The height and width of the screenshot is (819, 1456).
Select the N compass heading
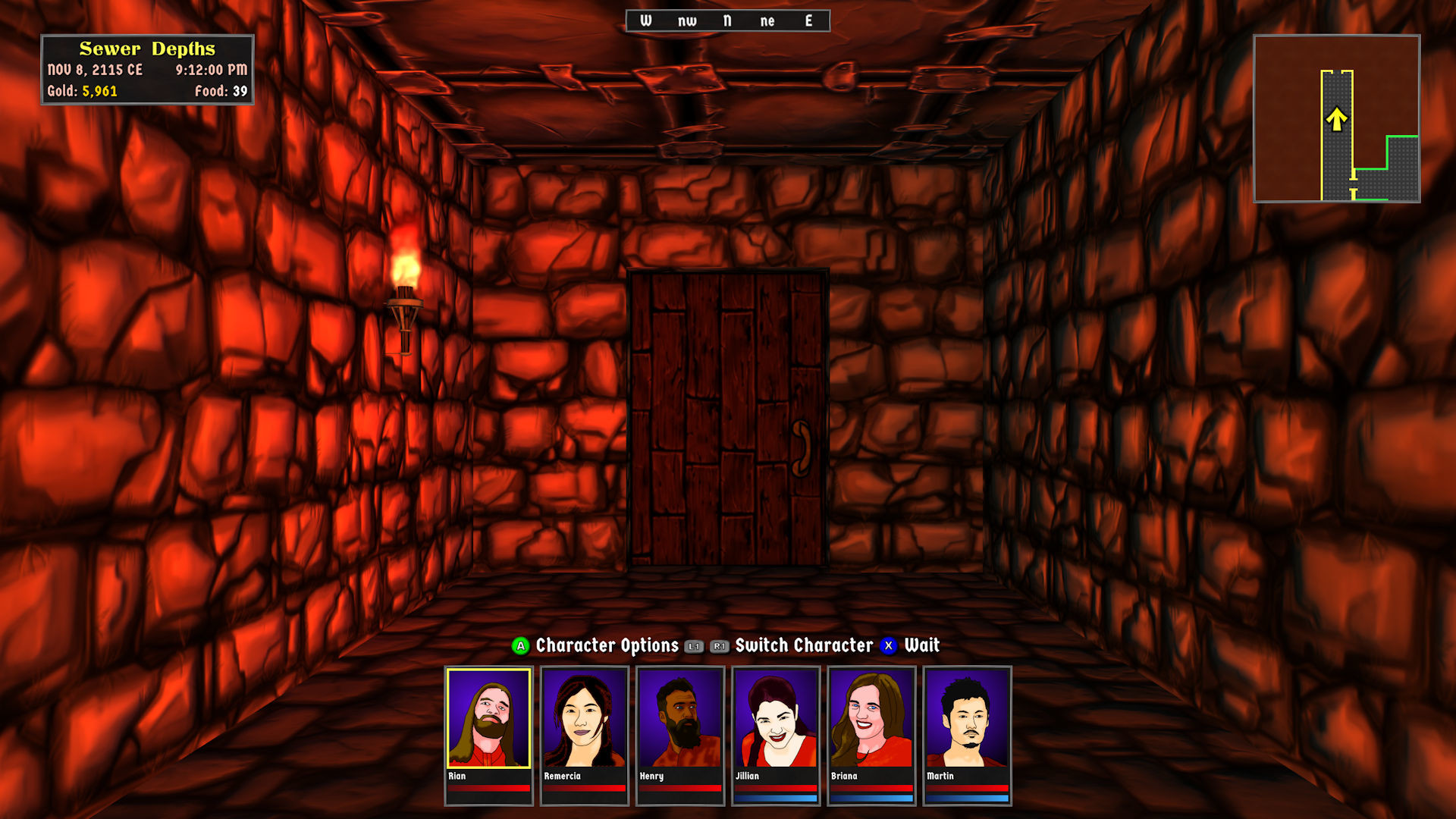coord(726,20)
